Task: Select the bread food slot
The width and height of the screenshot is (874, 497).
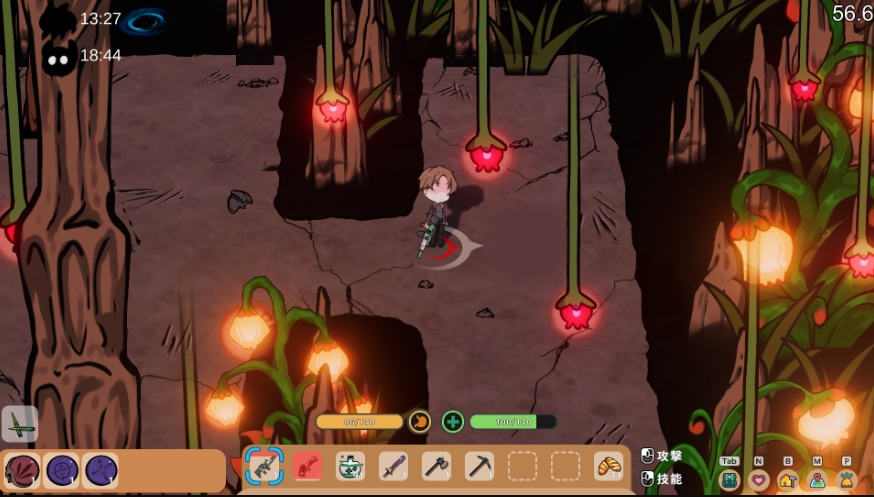Action: click(x=608, y=466)
